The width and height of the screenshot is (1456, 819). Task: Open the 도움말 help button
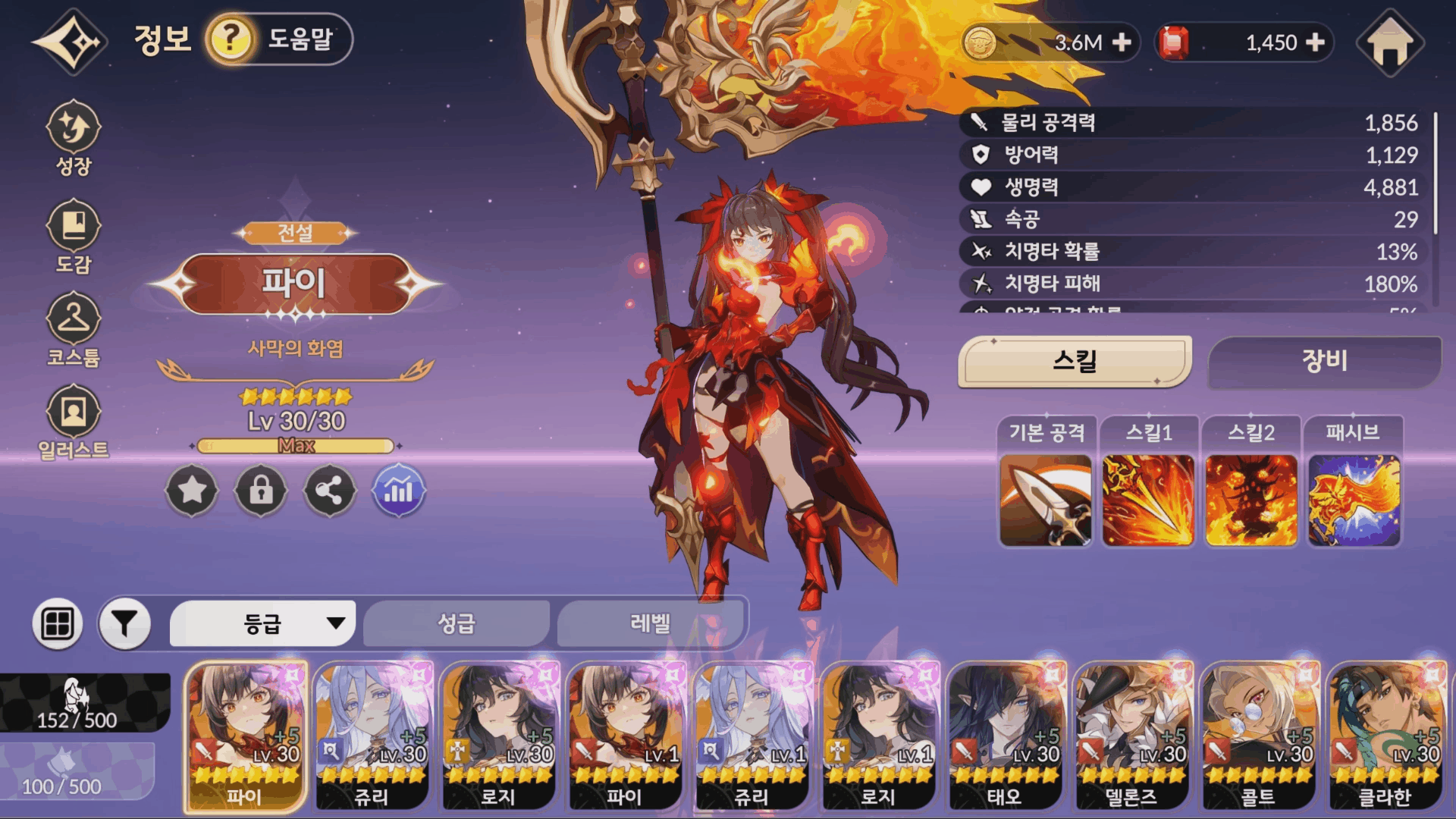click(x=278, y=39)
